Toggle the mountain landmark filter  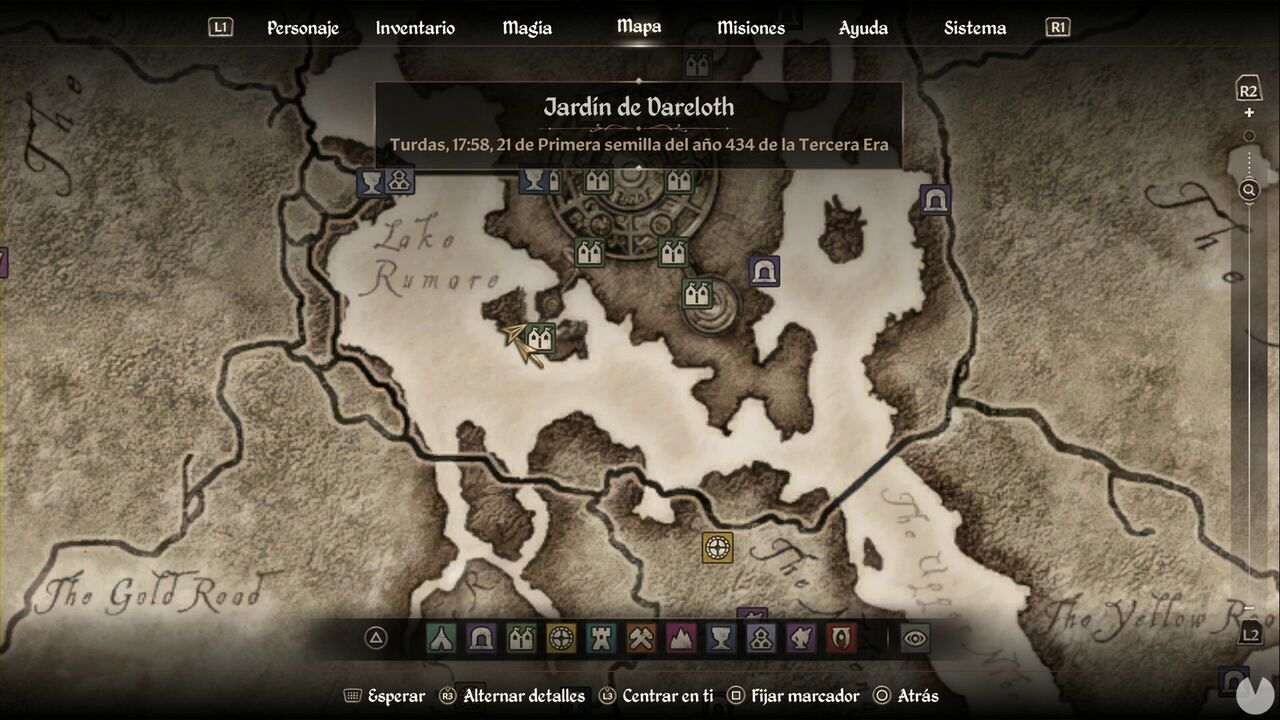pos(681,638)
